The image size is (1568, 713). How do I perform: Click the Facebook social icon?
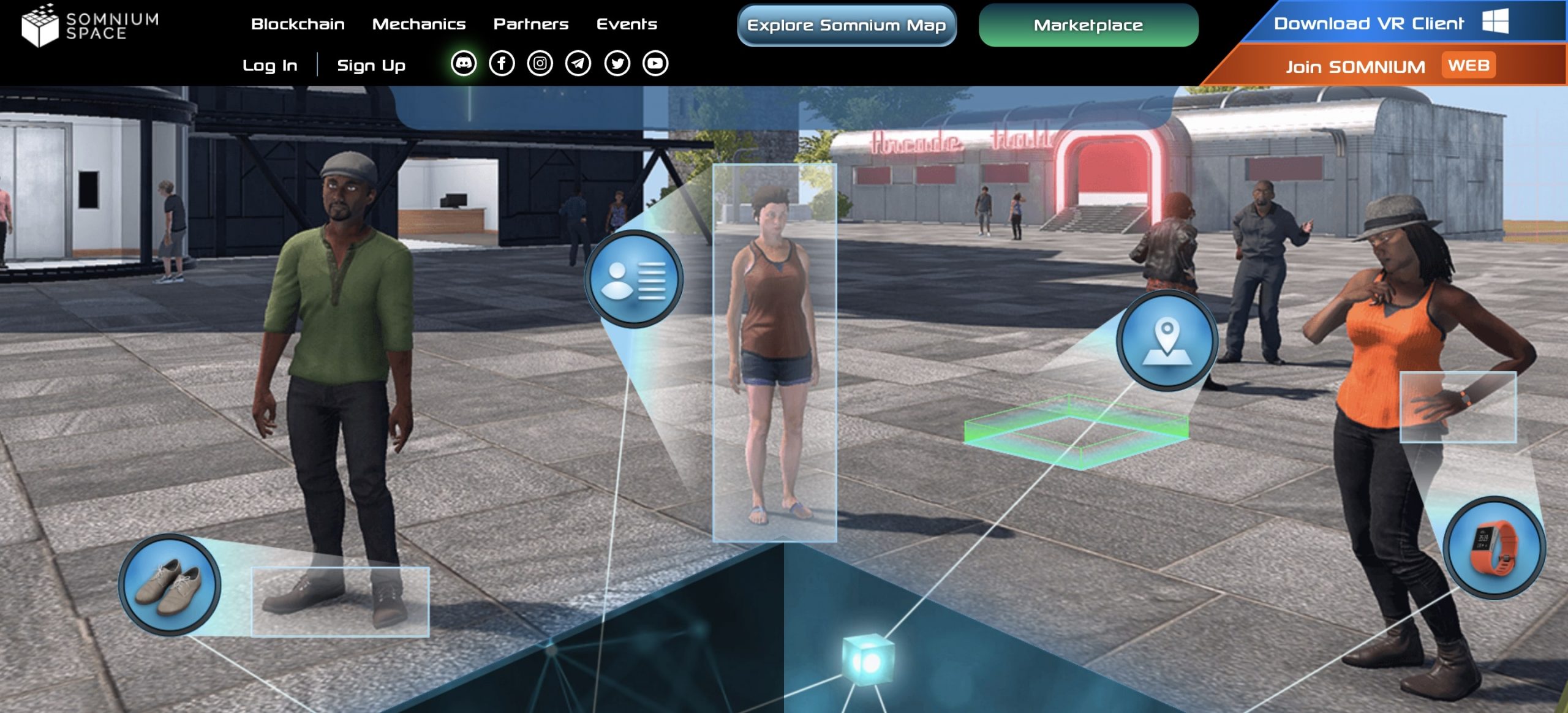(502, 63)
